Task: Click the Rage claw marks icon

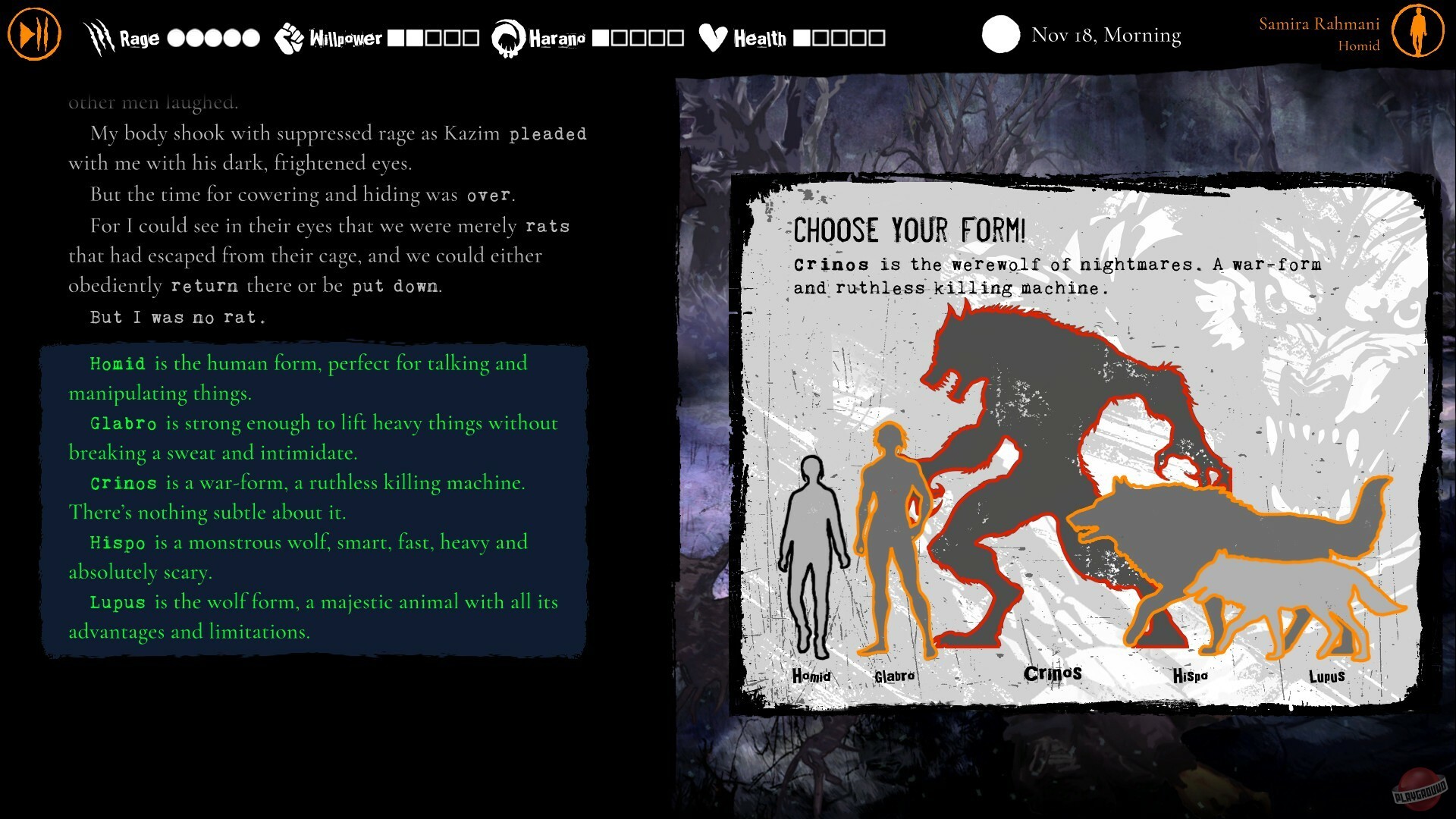Action: pyautogui.click(x=99, y=35)
